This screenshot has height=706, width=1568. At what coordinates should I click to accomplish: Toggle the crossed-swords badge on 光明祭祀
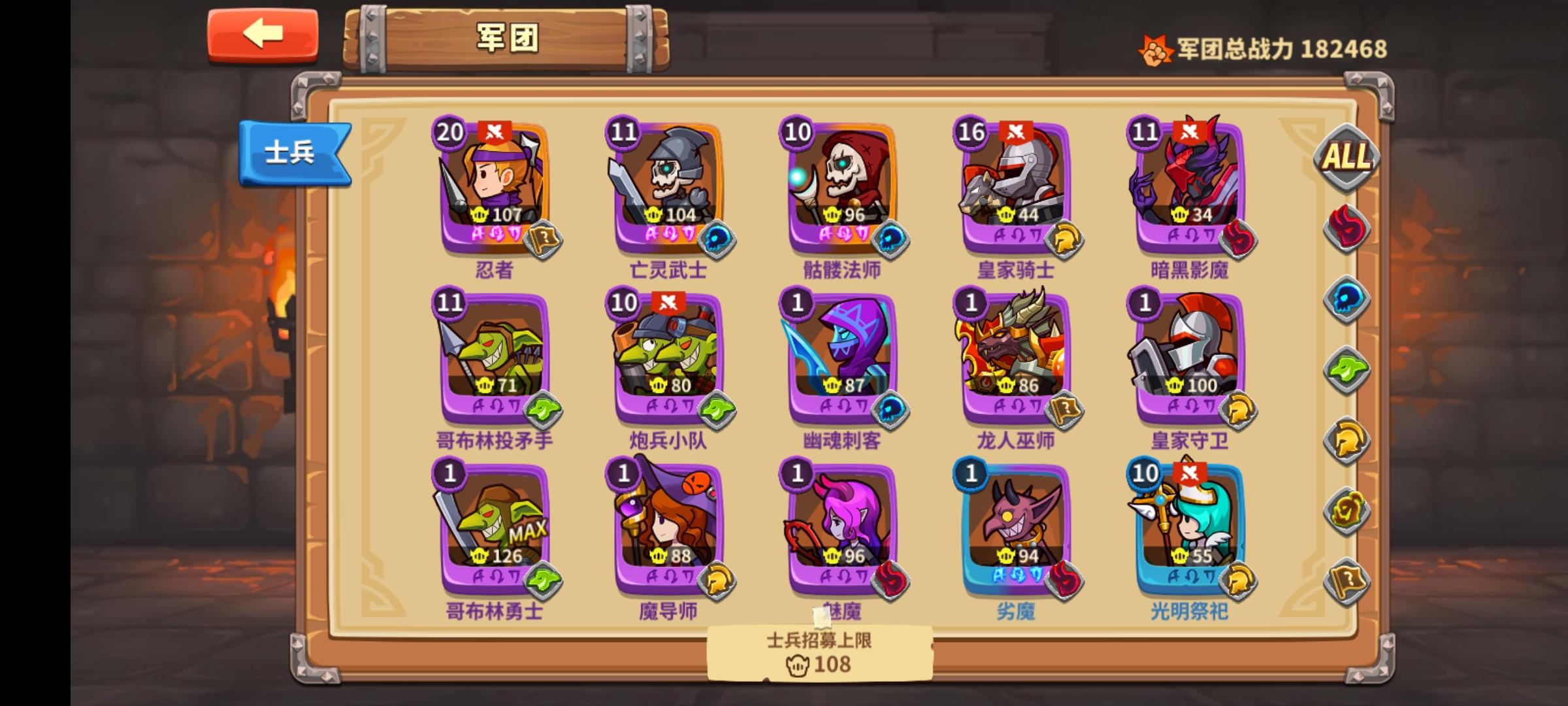[x=1189, y=473]
